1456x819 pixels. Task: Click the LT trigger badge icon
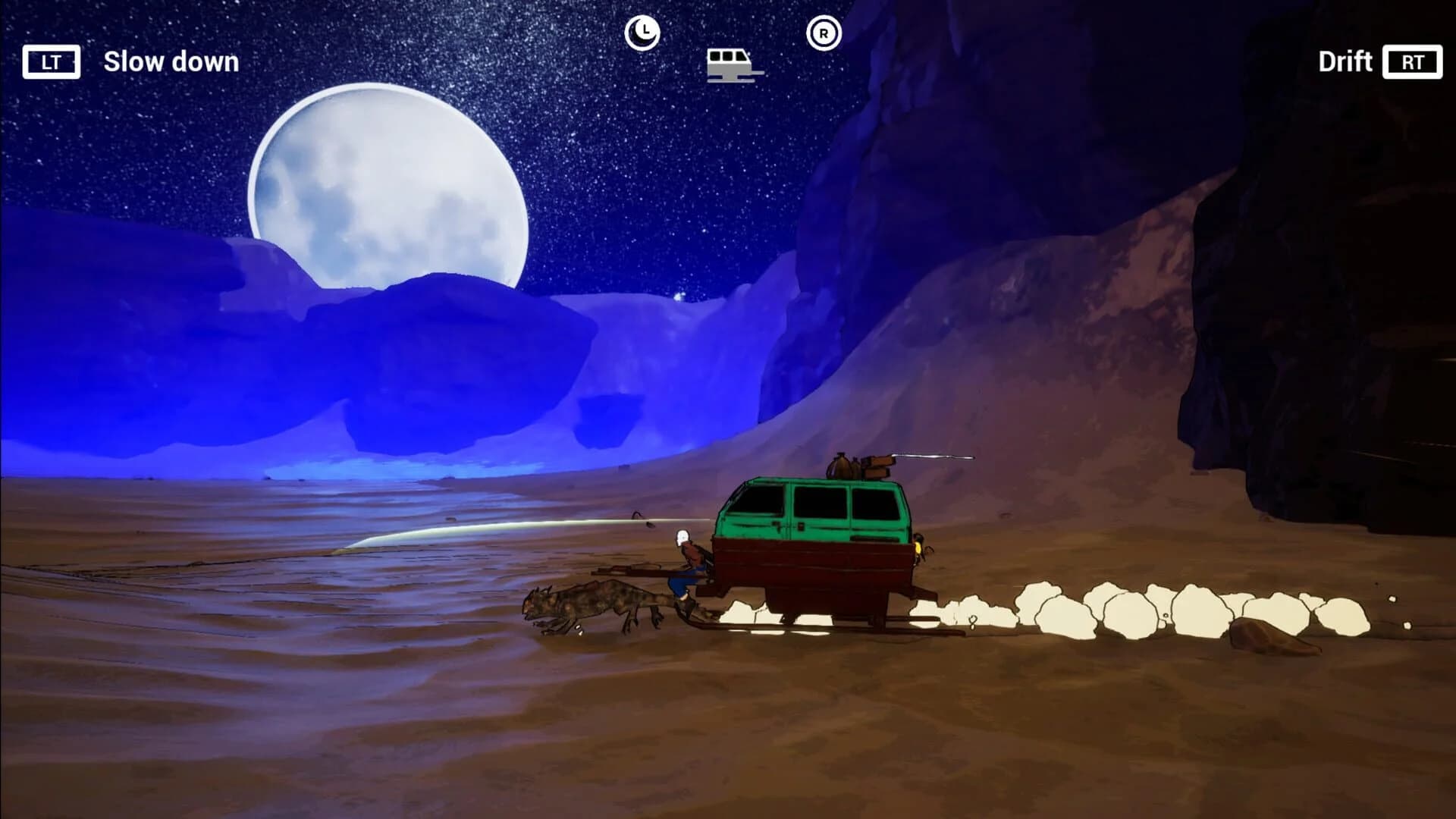pyautogui.click(x=52, y=62)
